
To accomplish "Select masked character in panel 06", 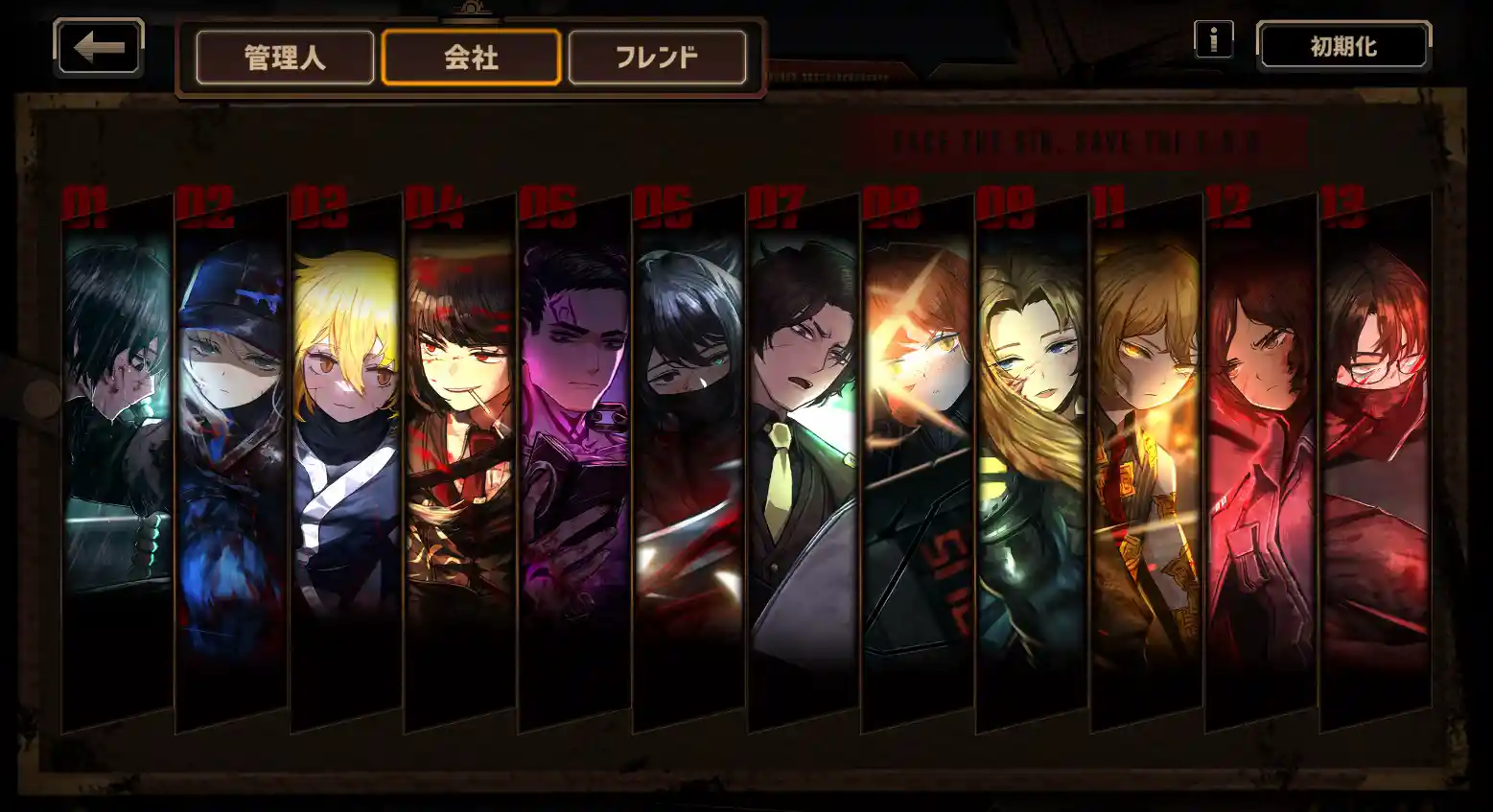I will [x=686, y=431].
